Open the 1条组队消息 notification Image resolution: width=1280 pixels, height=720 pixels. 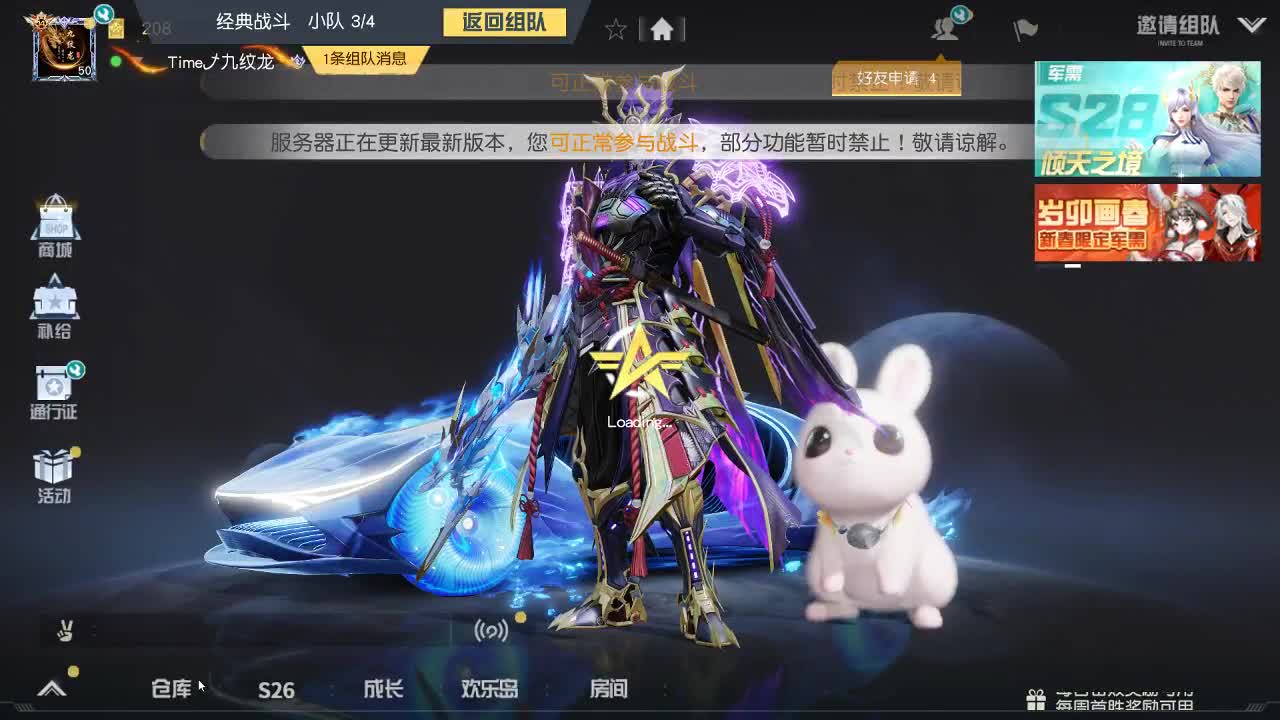(x=364, y=60)
